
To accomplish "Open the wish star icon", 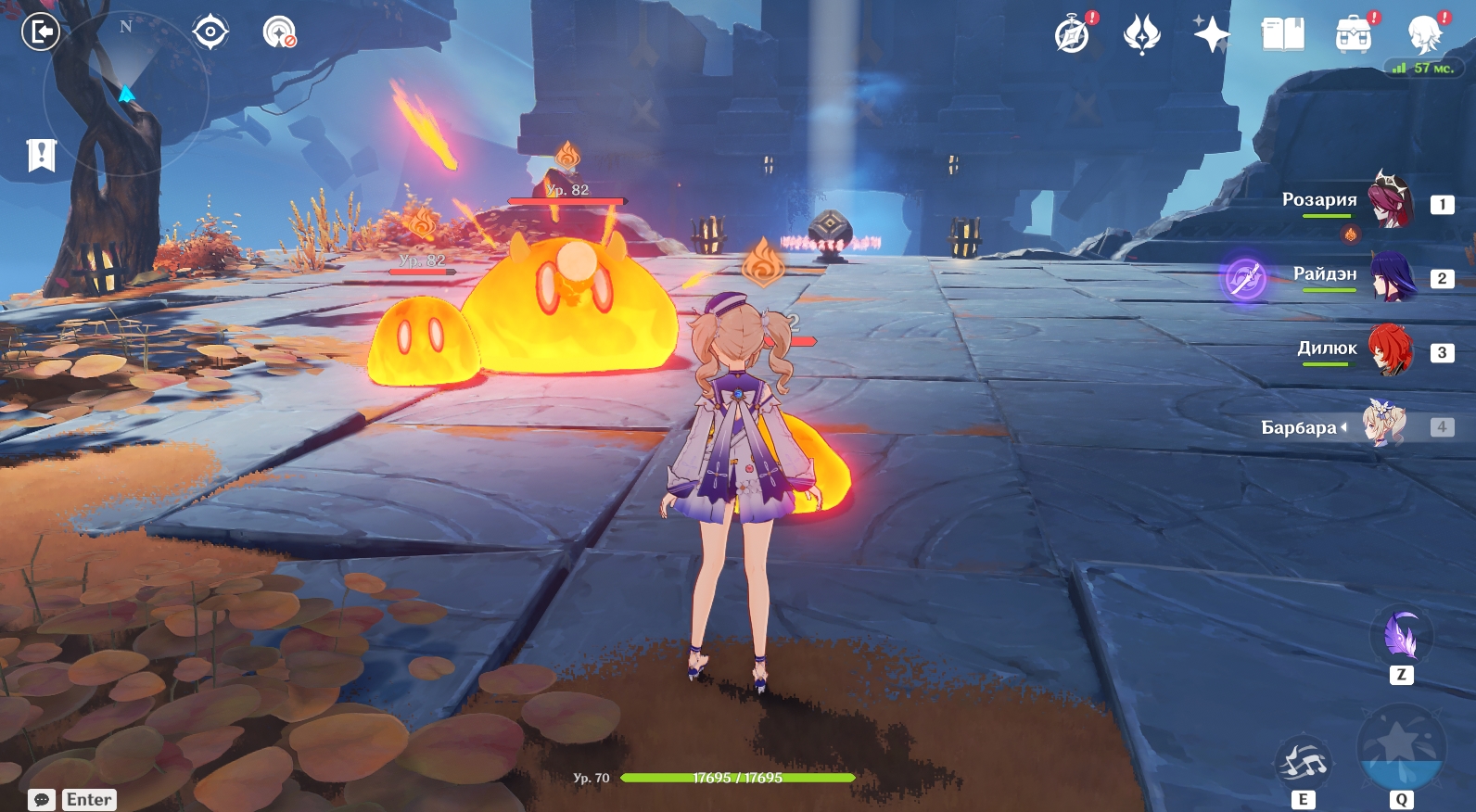I will [1211, 34].
